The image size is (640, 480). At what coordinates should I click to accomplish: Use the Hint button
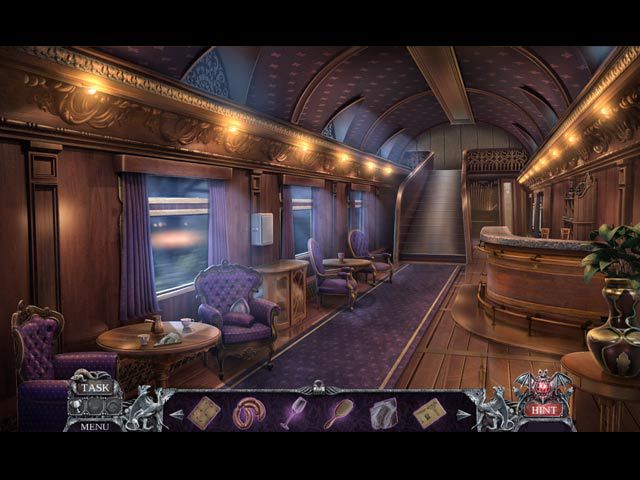pyautogui.click(x=542, y=410)
